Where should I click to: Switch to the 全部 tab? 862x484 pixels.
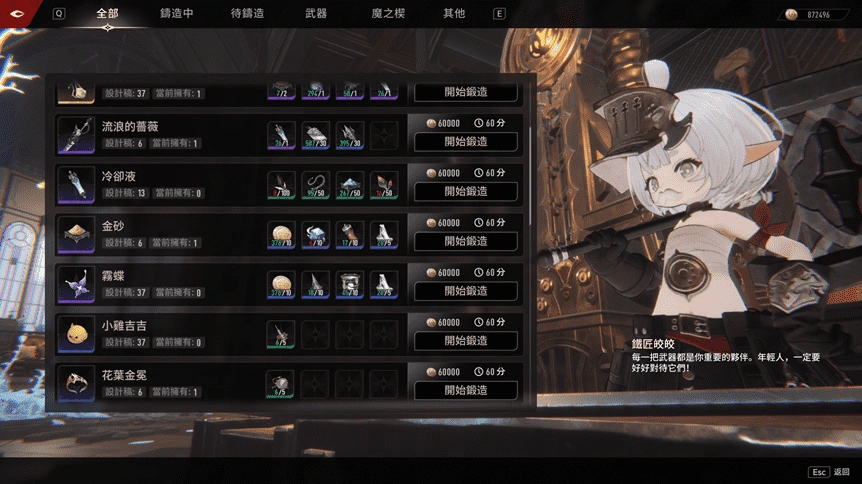click(107, 14)
